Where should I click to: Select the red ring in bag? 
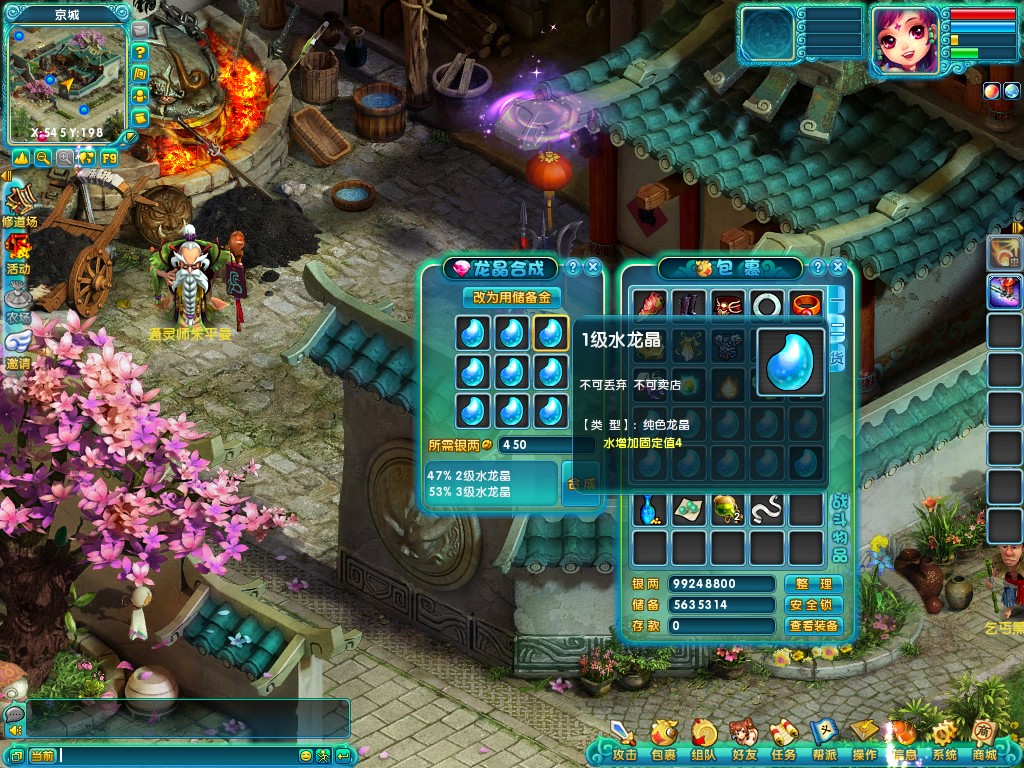(x=805, y=303)
